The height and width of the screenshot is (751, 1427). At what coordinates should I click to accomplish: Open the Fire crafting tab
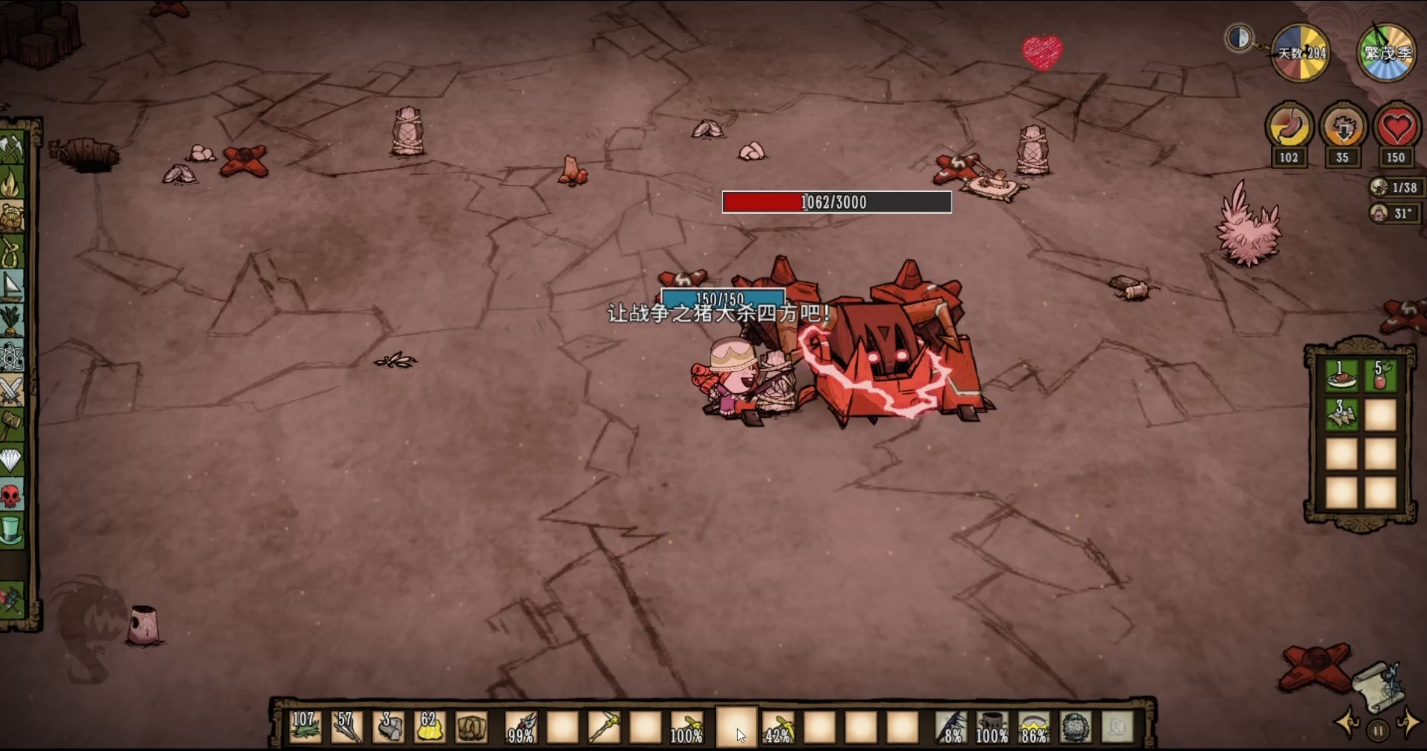tap(12, 183)
